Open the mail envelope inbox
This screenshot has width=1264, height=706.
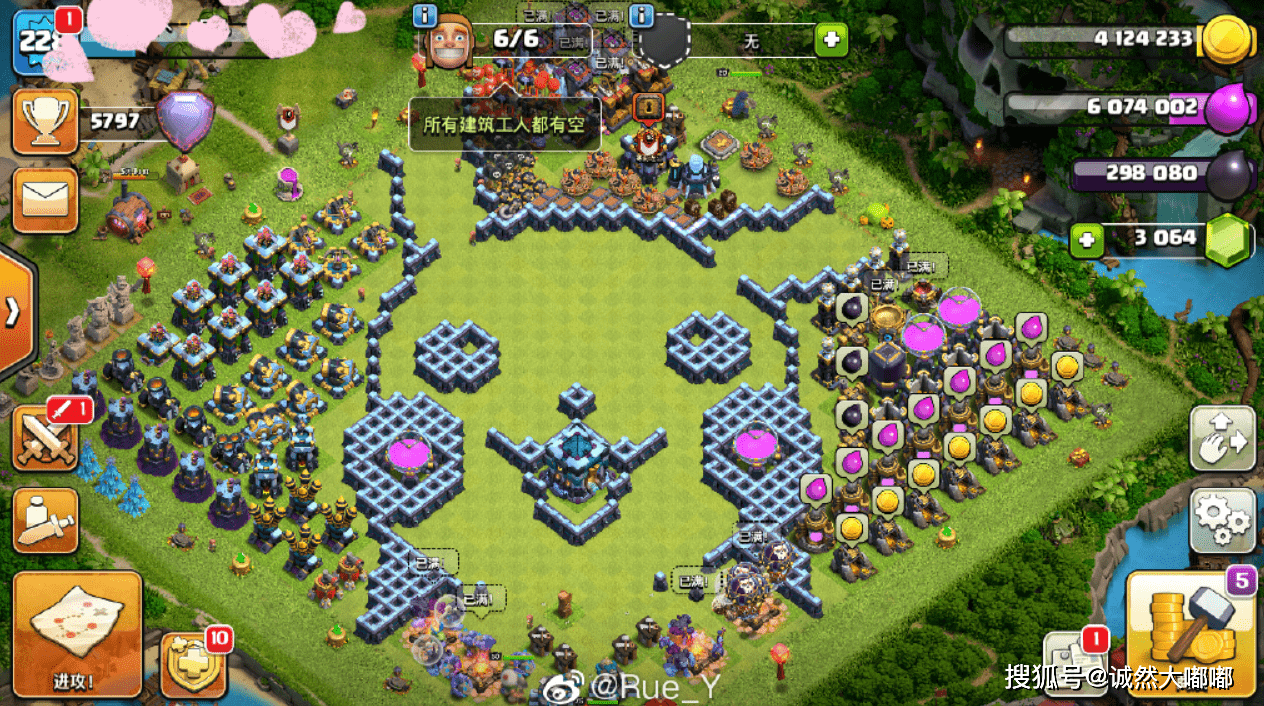(x=44, y=200)
